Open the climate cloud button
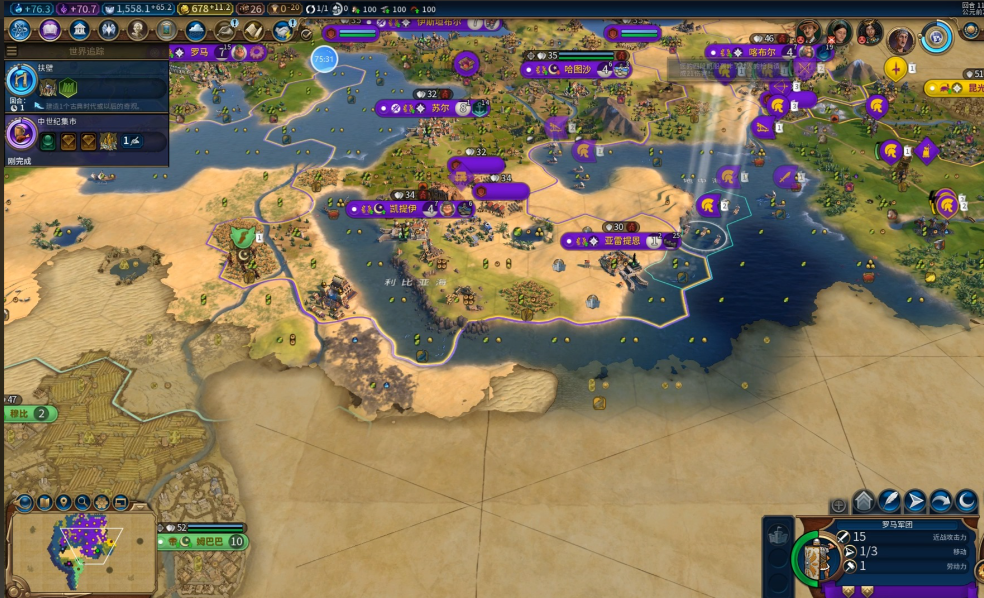Viewport: 984px width, 598px height. 196,30
